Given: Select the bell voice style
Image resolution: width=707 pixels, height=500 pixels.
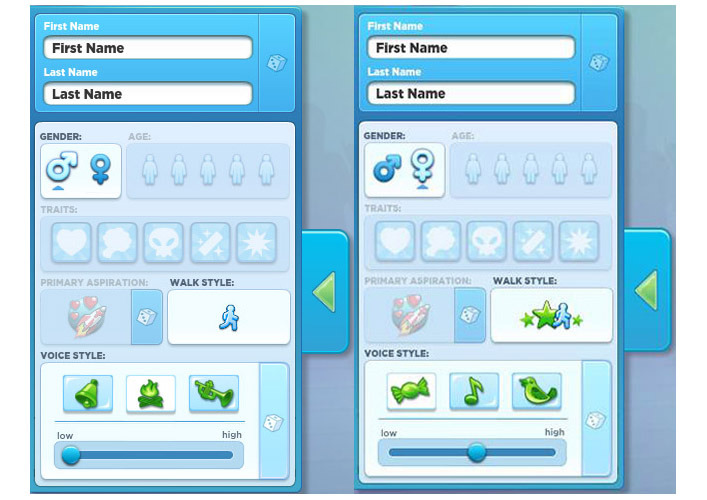Looking at the screenshot, I should point(88,393).
